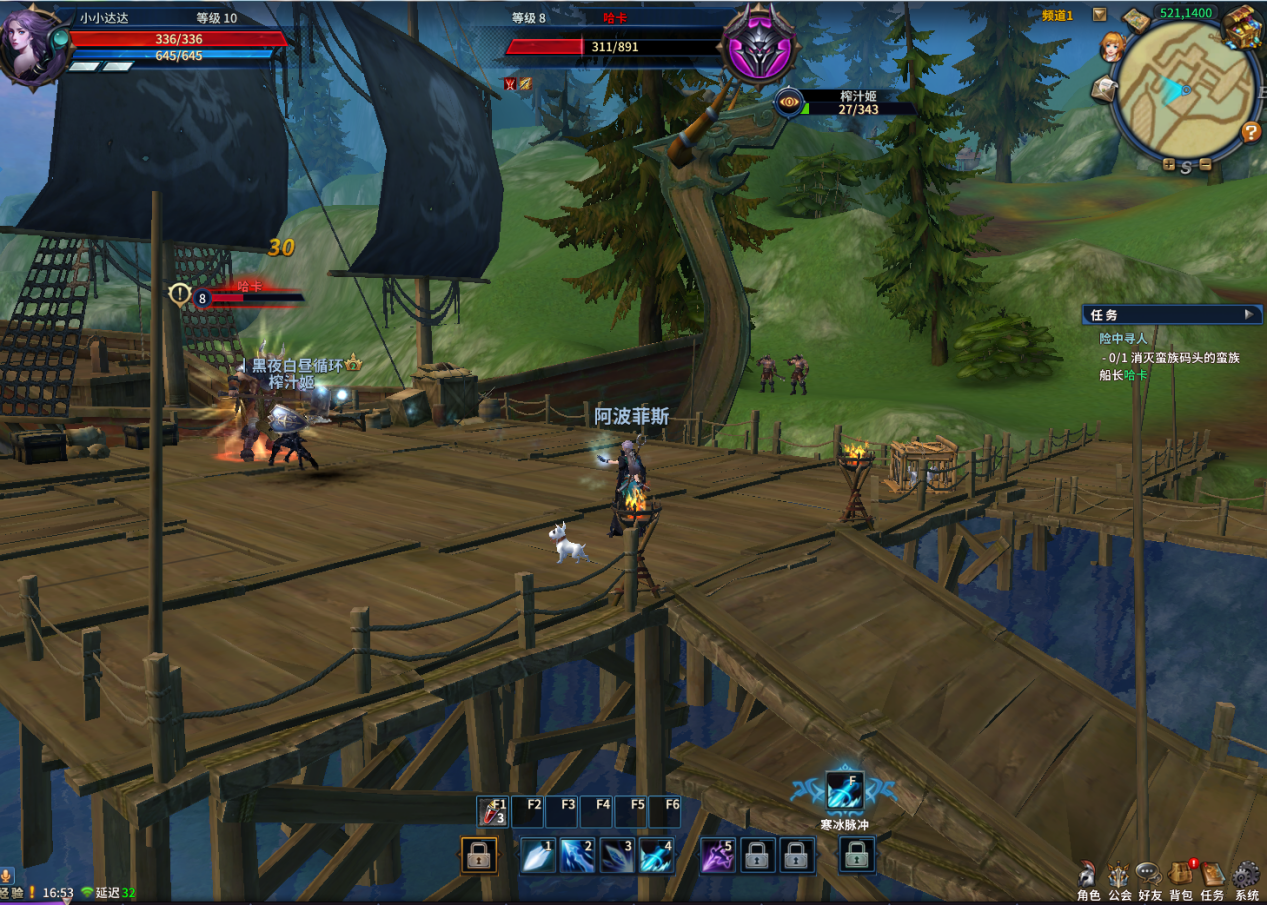Zoom out the minimap with minus button

click(1205, 165)
